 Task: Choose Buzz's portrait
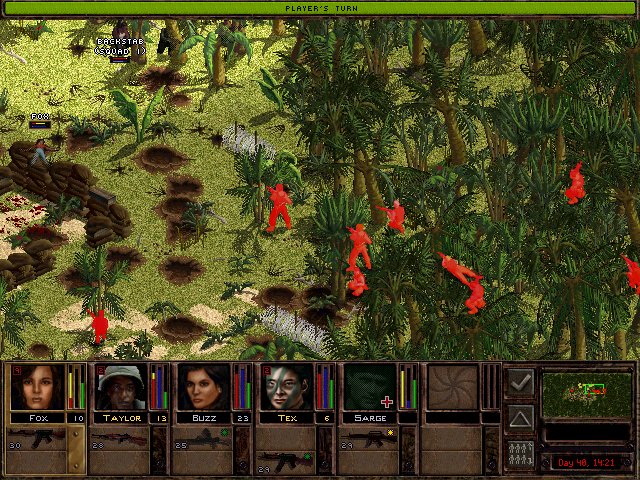204,387
